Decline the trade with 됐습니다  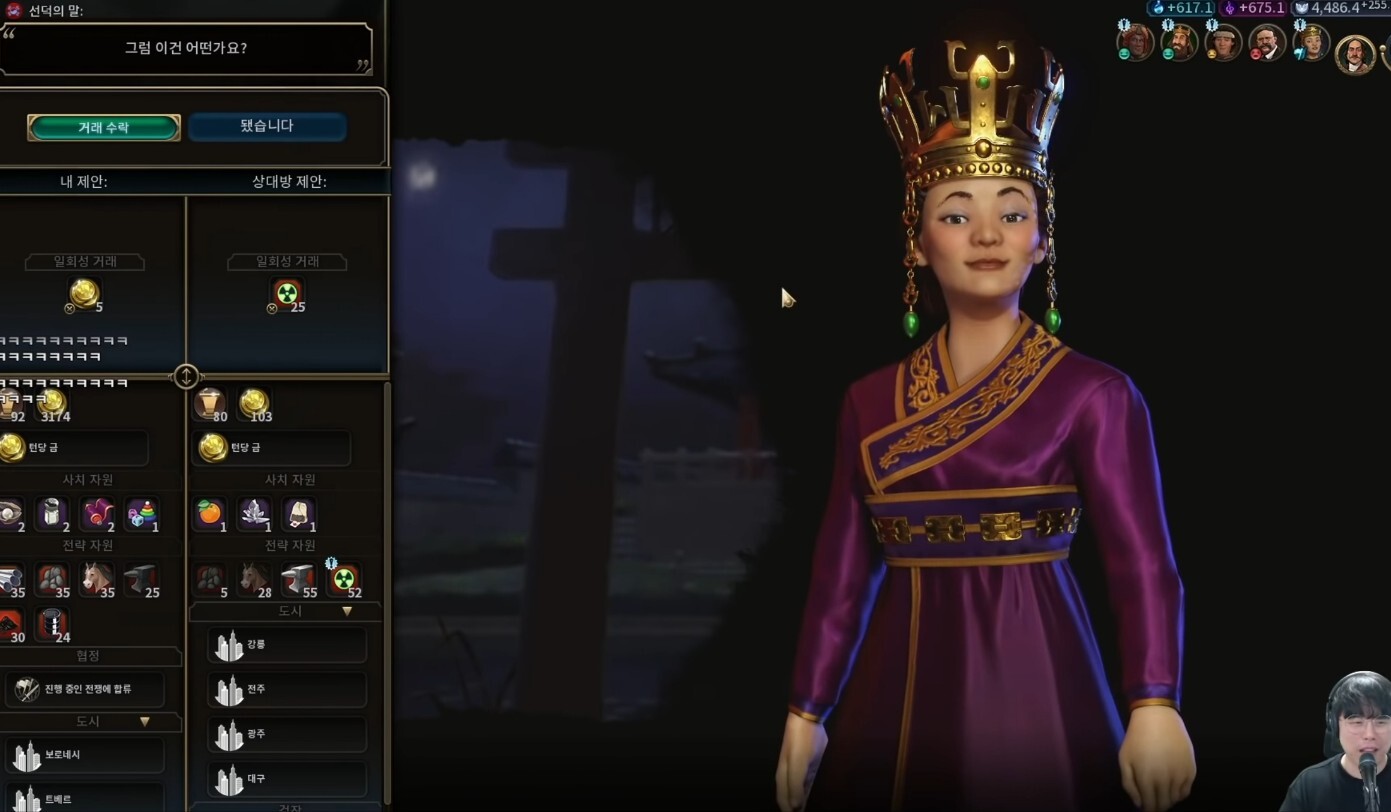coord(267,126)
